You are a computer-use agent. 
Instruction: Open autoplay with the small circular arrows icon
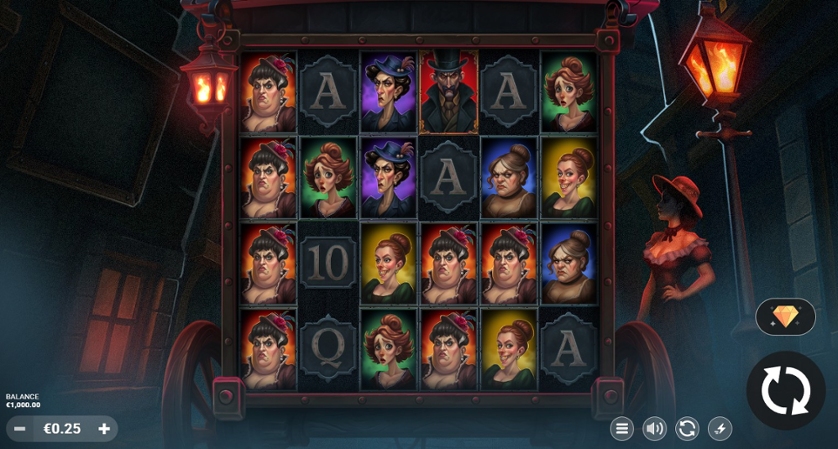coord(687,429)
